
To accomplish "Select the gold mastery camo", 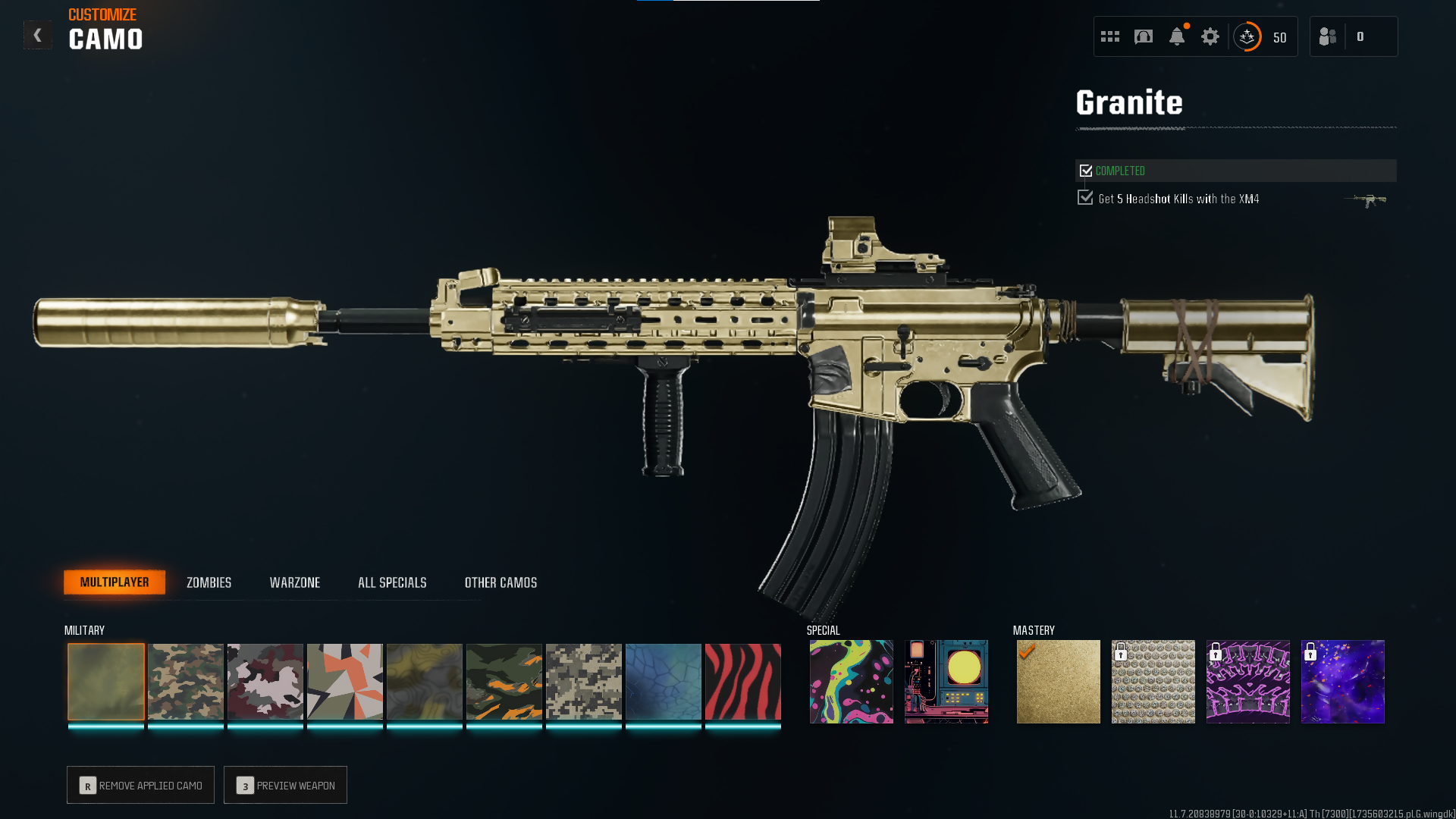I will (x=1059, y=682).
